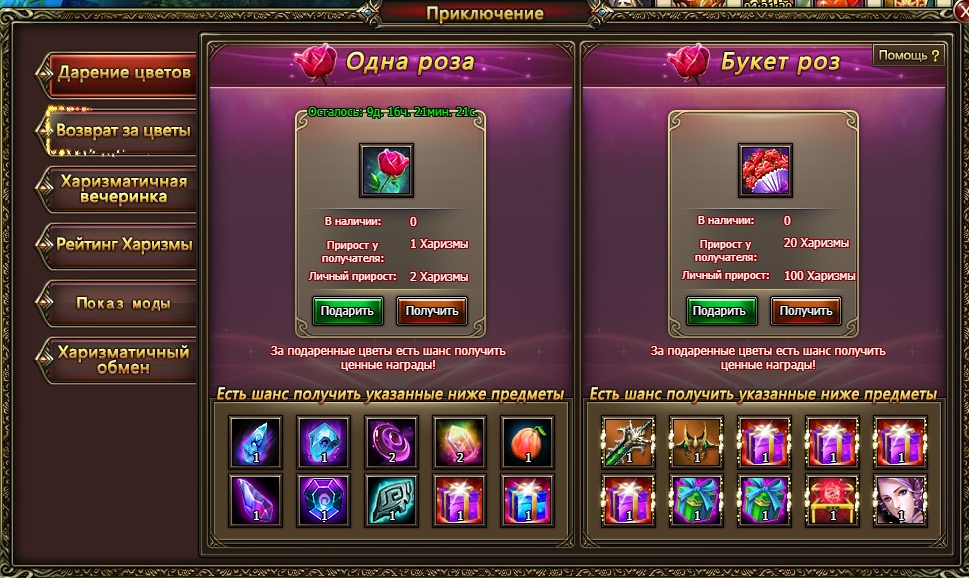
Task: Switch to the Харизматичный обмен tab
Action: (x=122, y=360)
